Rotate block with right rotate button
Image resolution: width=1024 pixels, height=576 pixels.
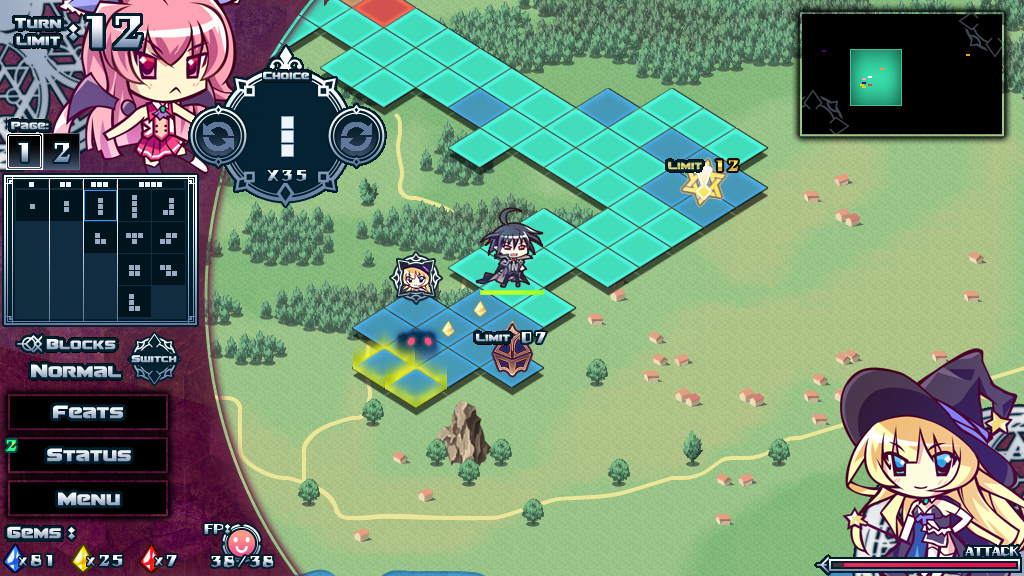coord(357,136)
